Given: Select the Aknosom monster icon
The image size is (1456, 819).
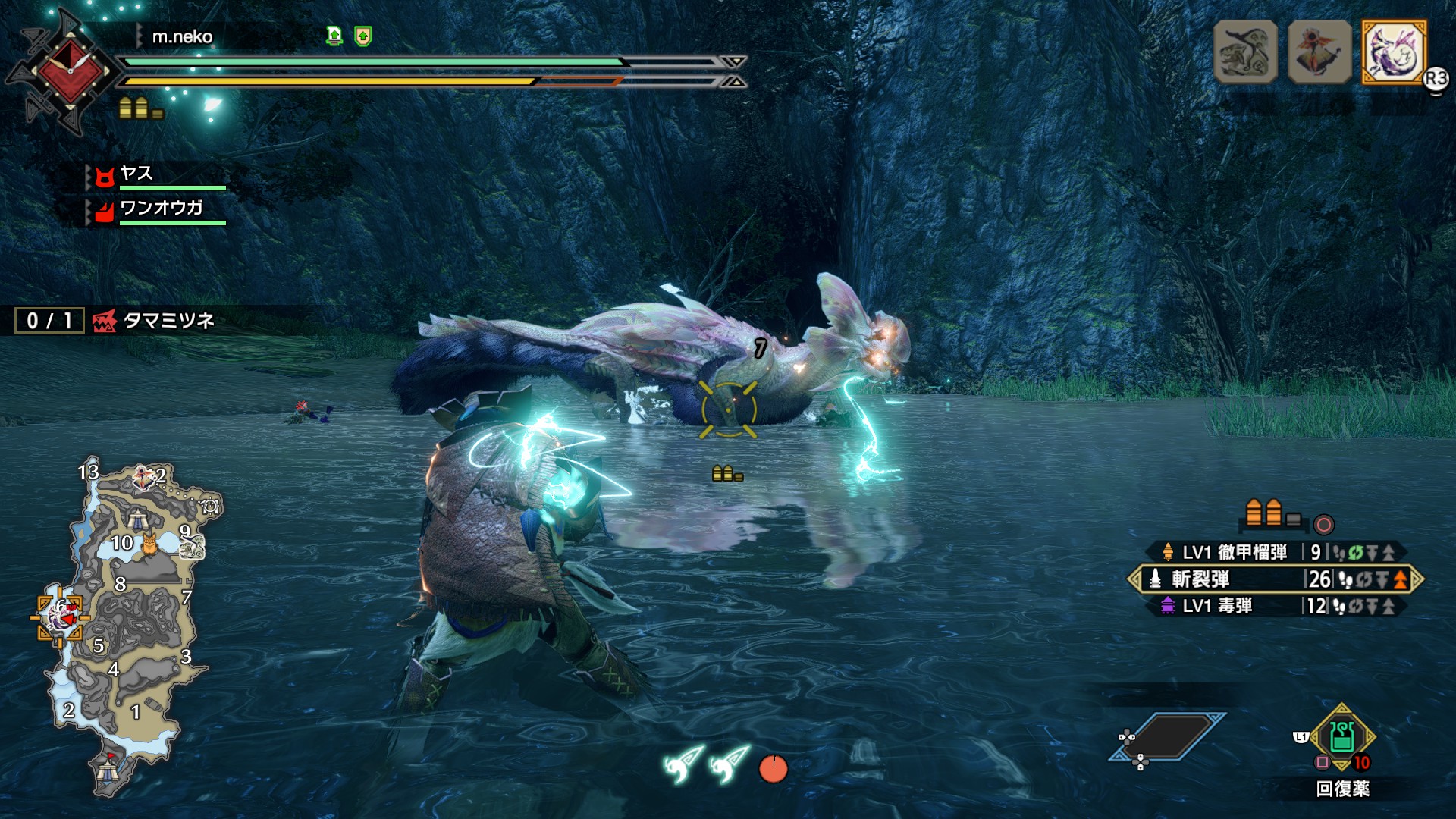Looking at the screenshot, I should coord(1319,52).
